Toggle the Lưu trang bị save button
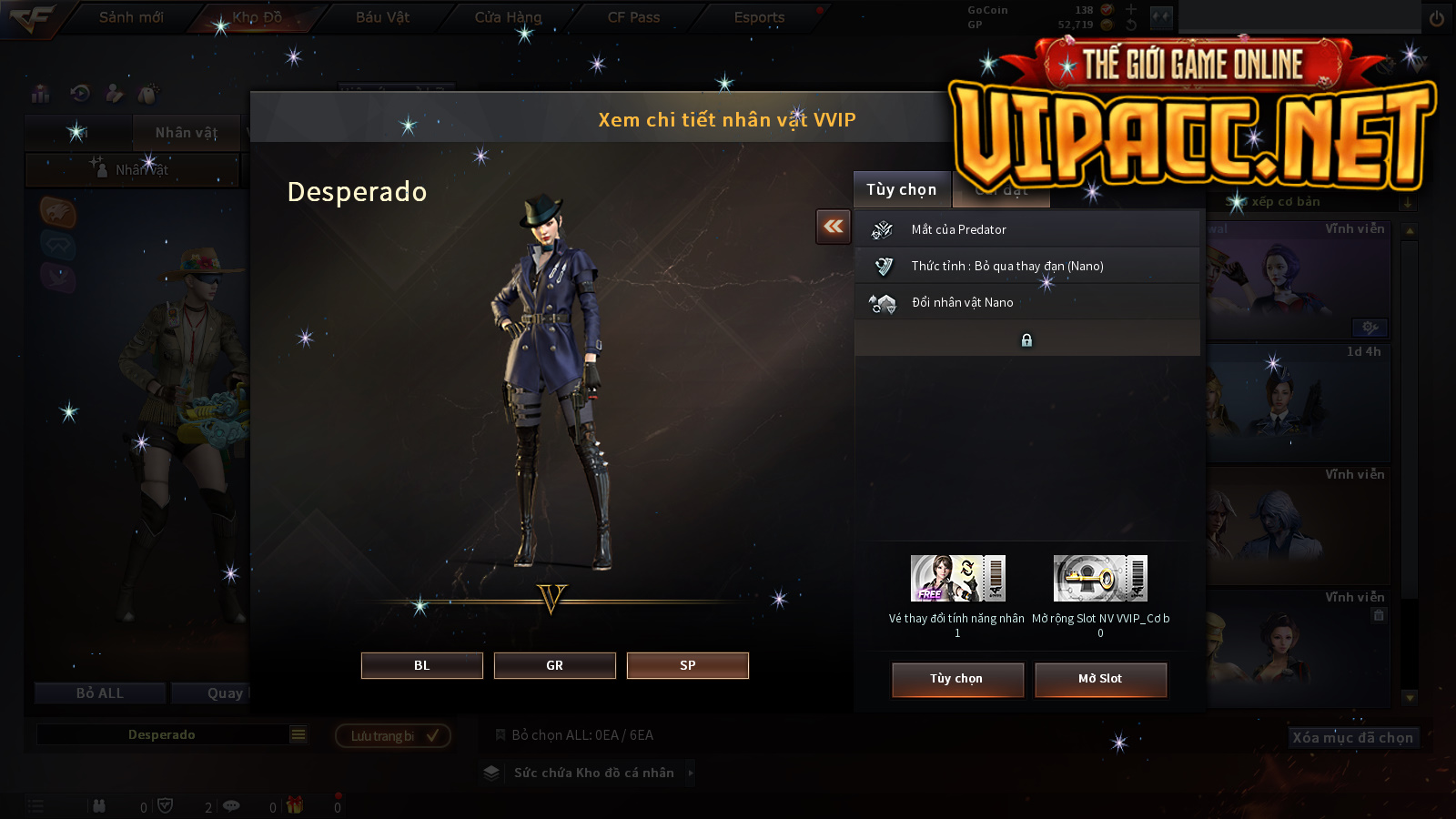Screen dimensions: 1456x819 tap(393, 735)
